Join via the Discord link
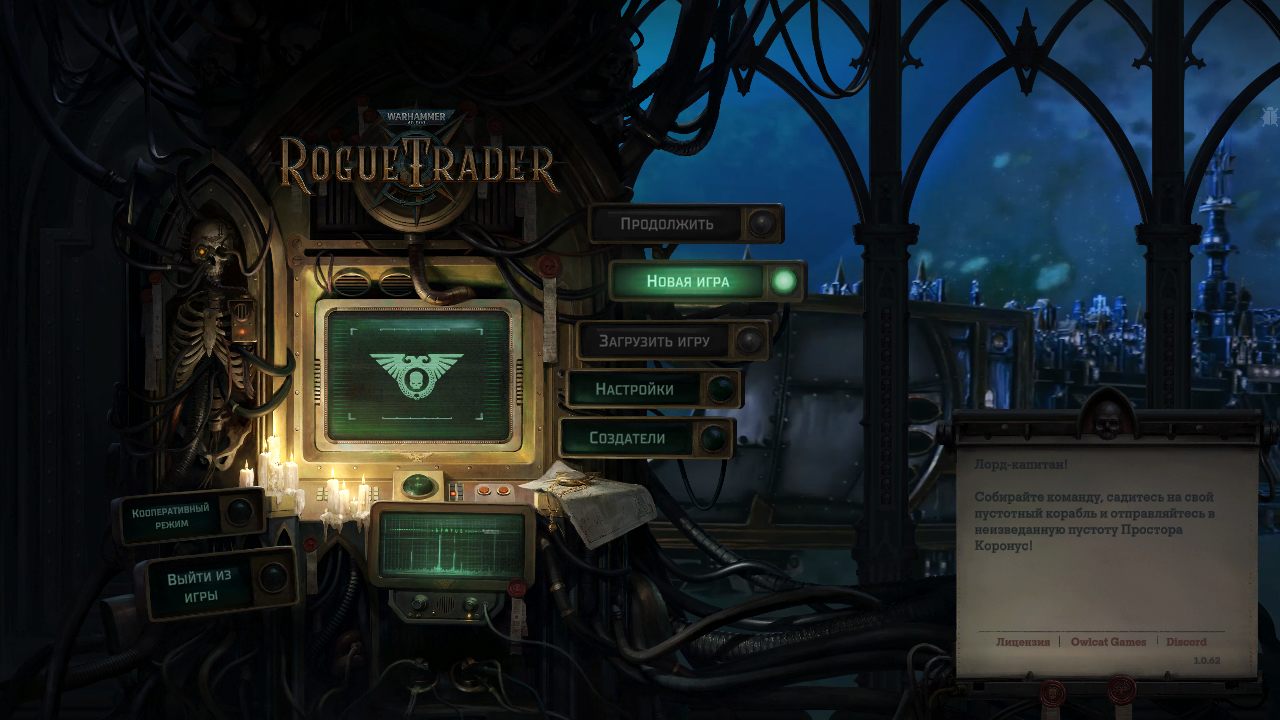The width and height of the screenshot is (1280, 720). [x=1184, y=641]
